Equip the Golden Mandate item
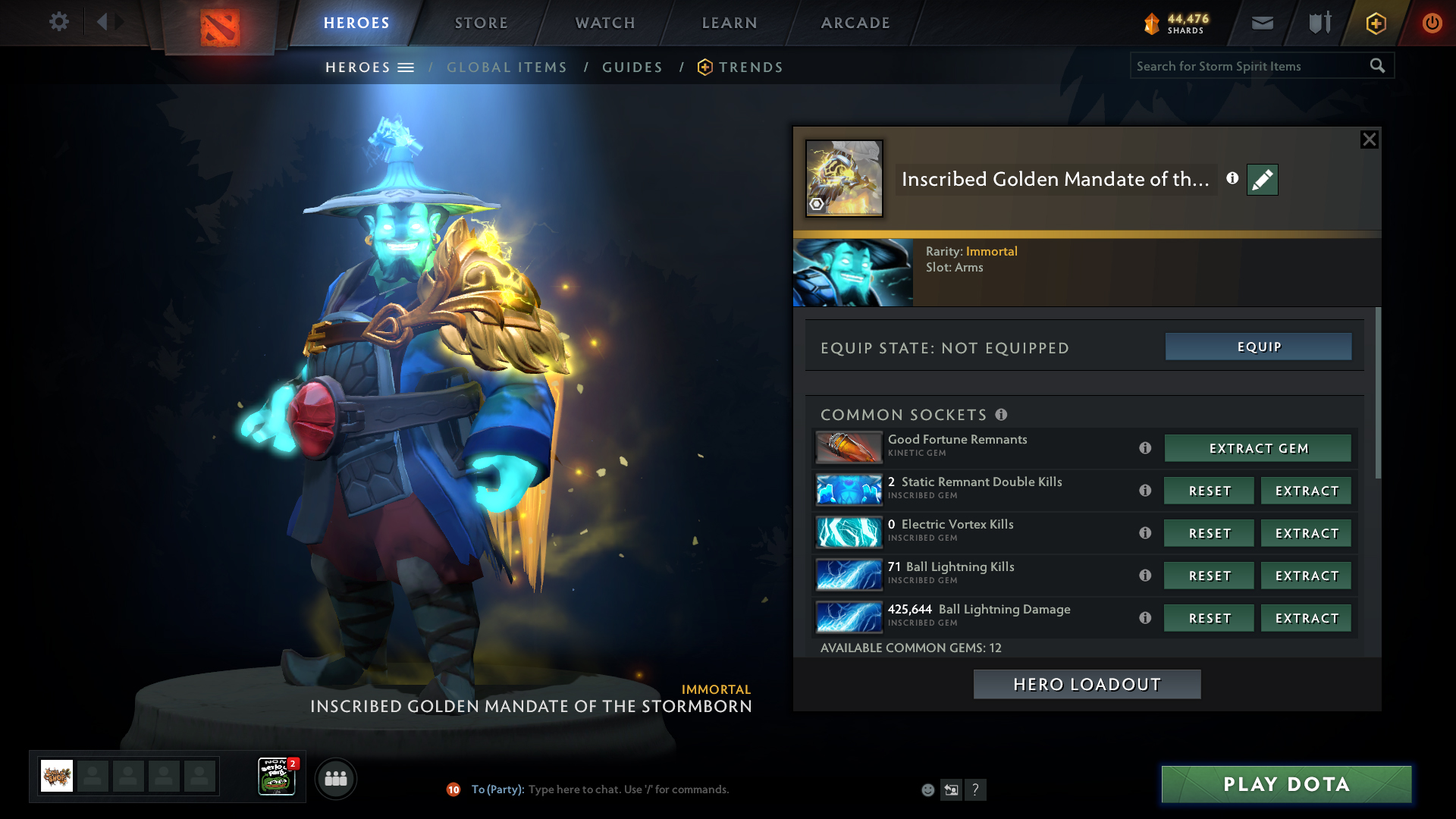 coord(1258,347)
